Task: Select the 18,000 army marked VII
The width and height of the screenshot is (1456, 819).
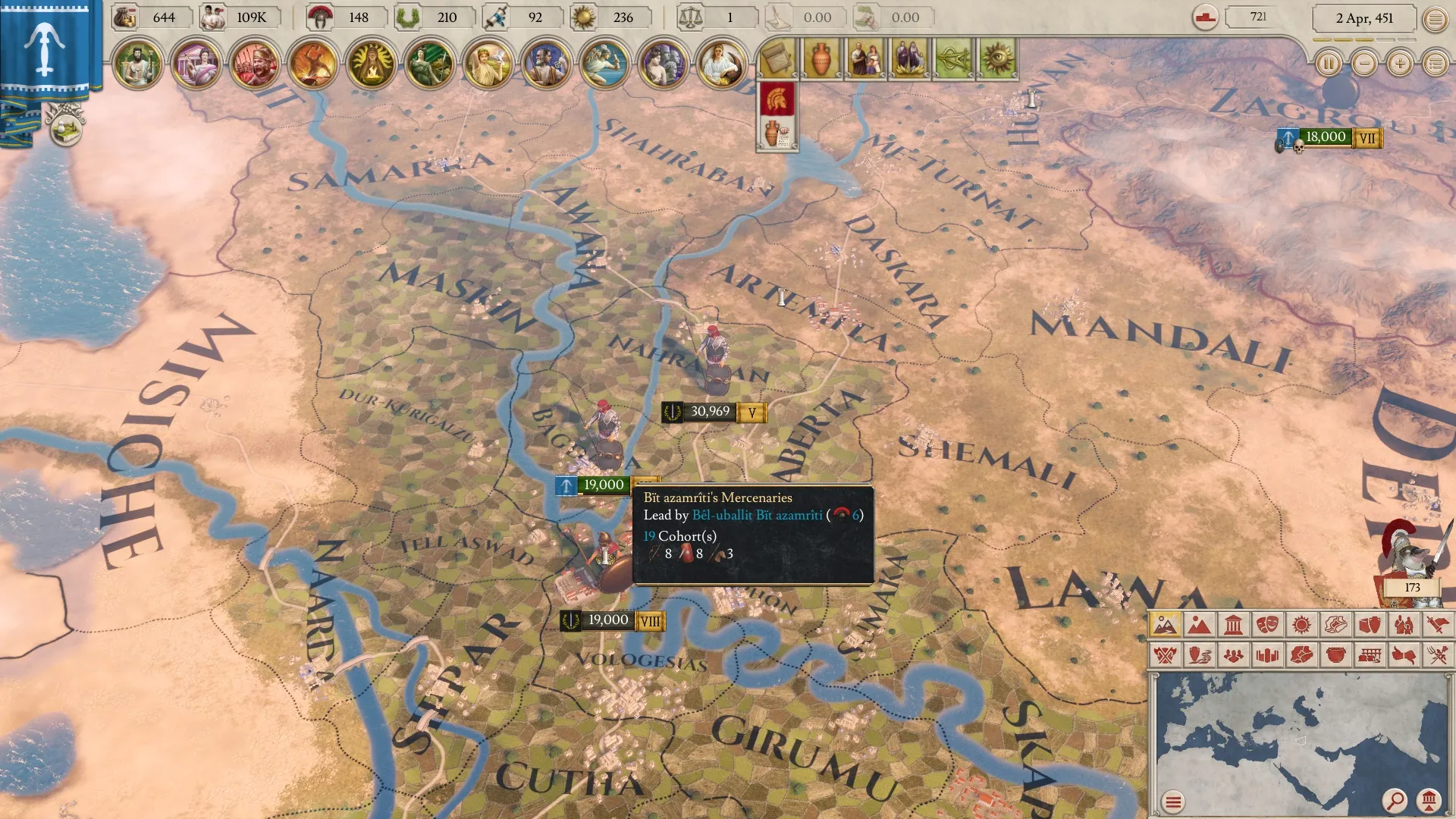Action: [1326, 137]
